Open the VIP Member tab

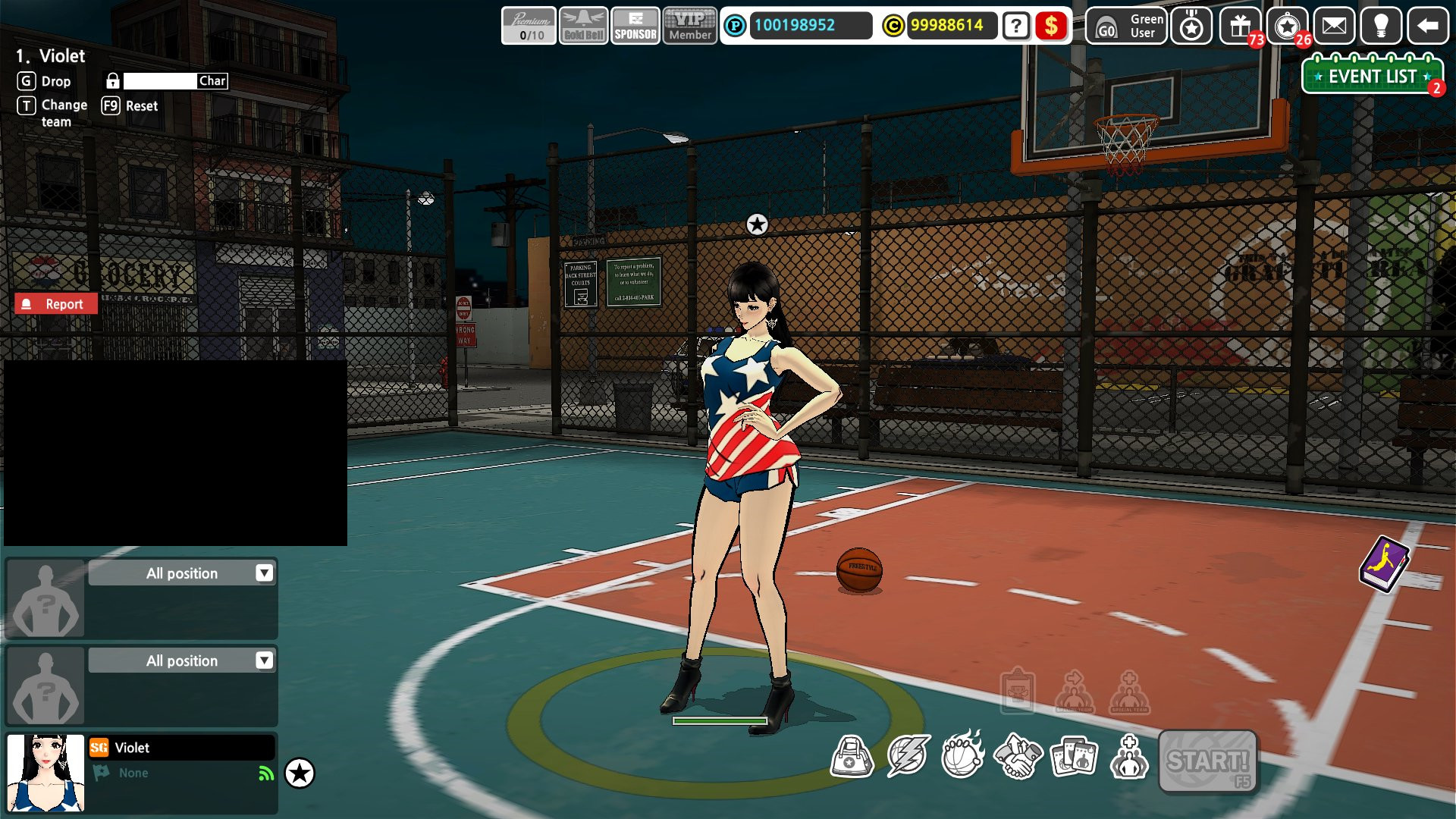tap(689, 25)
